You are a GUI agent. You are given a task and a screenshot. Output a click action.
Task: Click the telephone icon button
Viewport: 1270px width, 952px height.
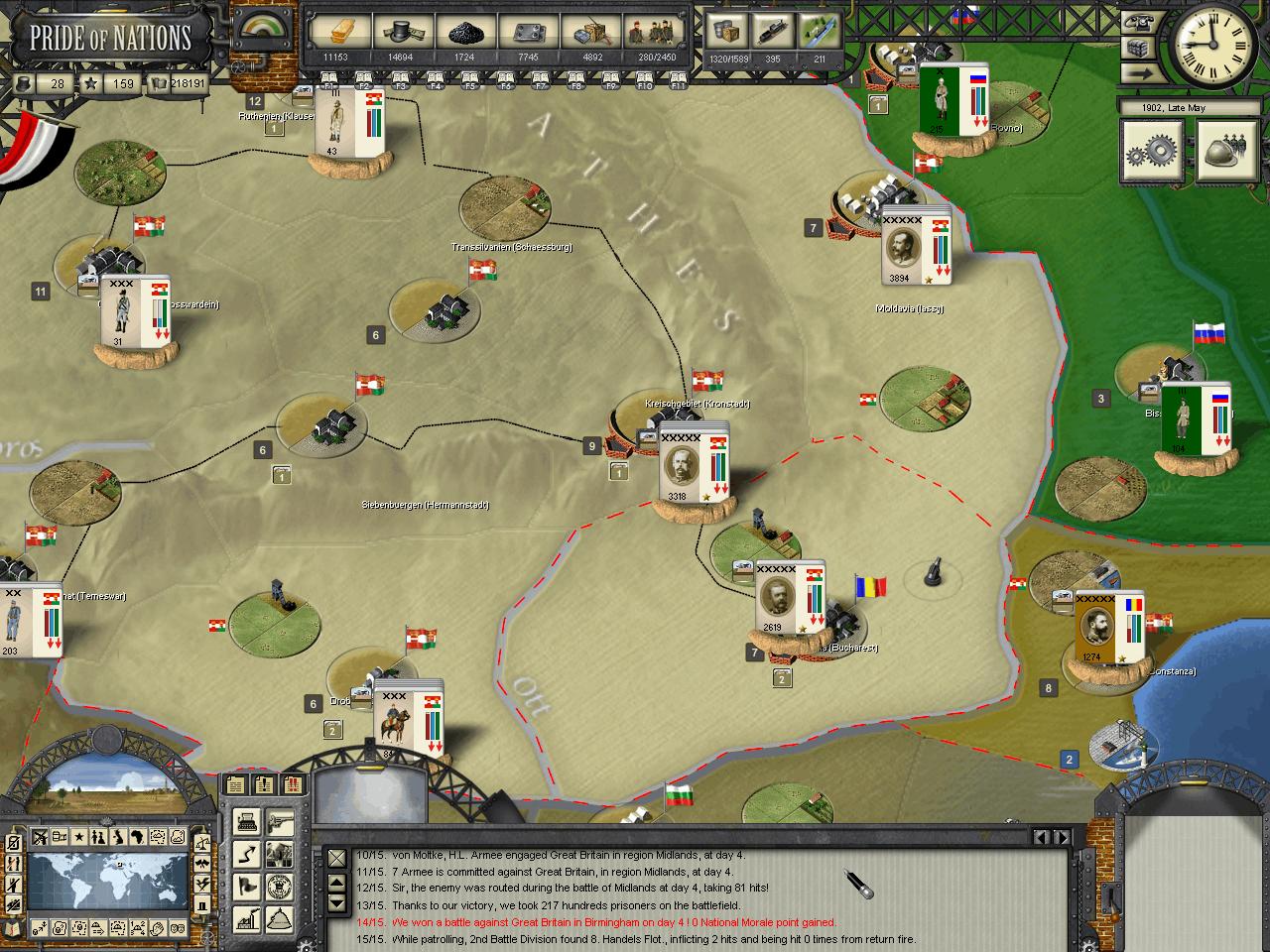pos(1137,21)
